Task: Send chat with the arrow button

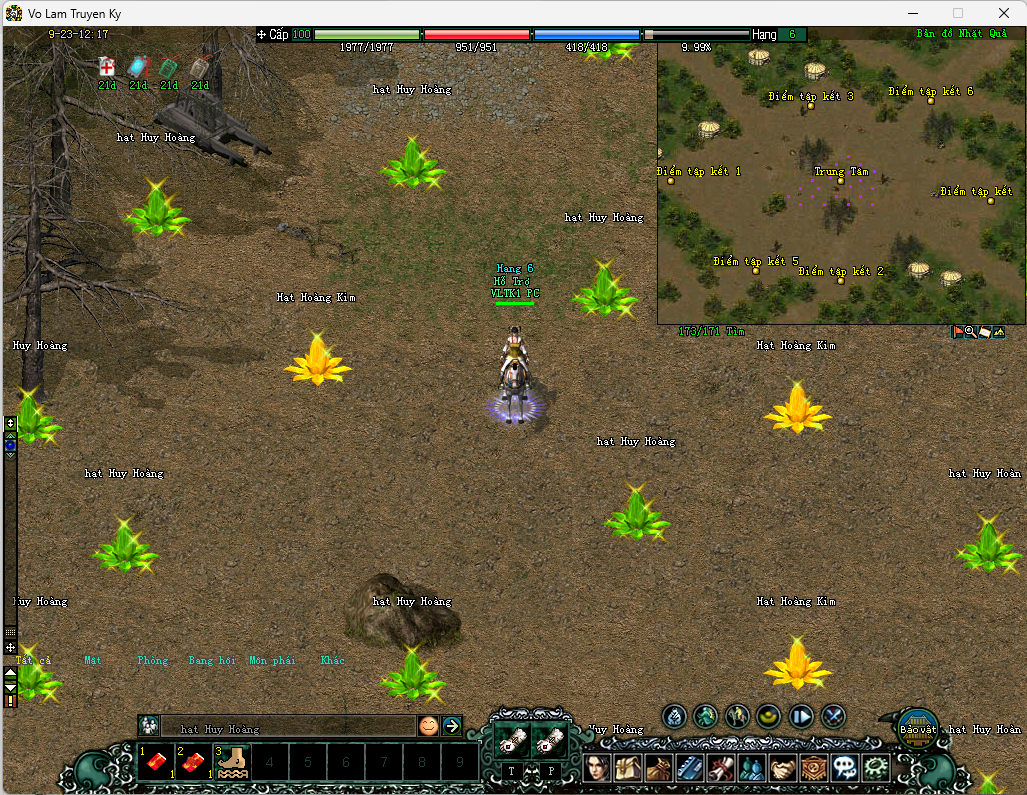Action: pyautogui.click(x=452, y=726)
